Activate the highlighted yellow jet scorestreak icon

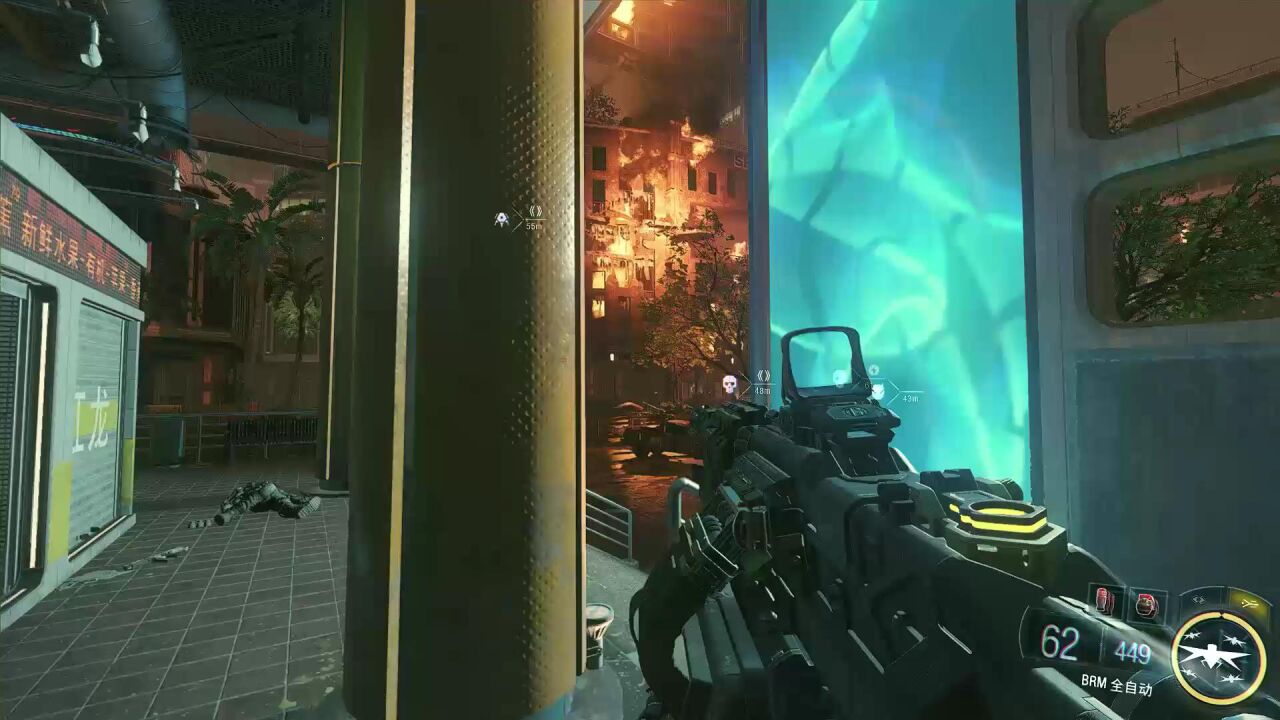coord(1248,601)
